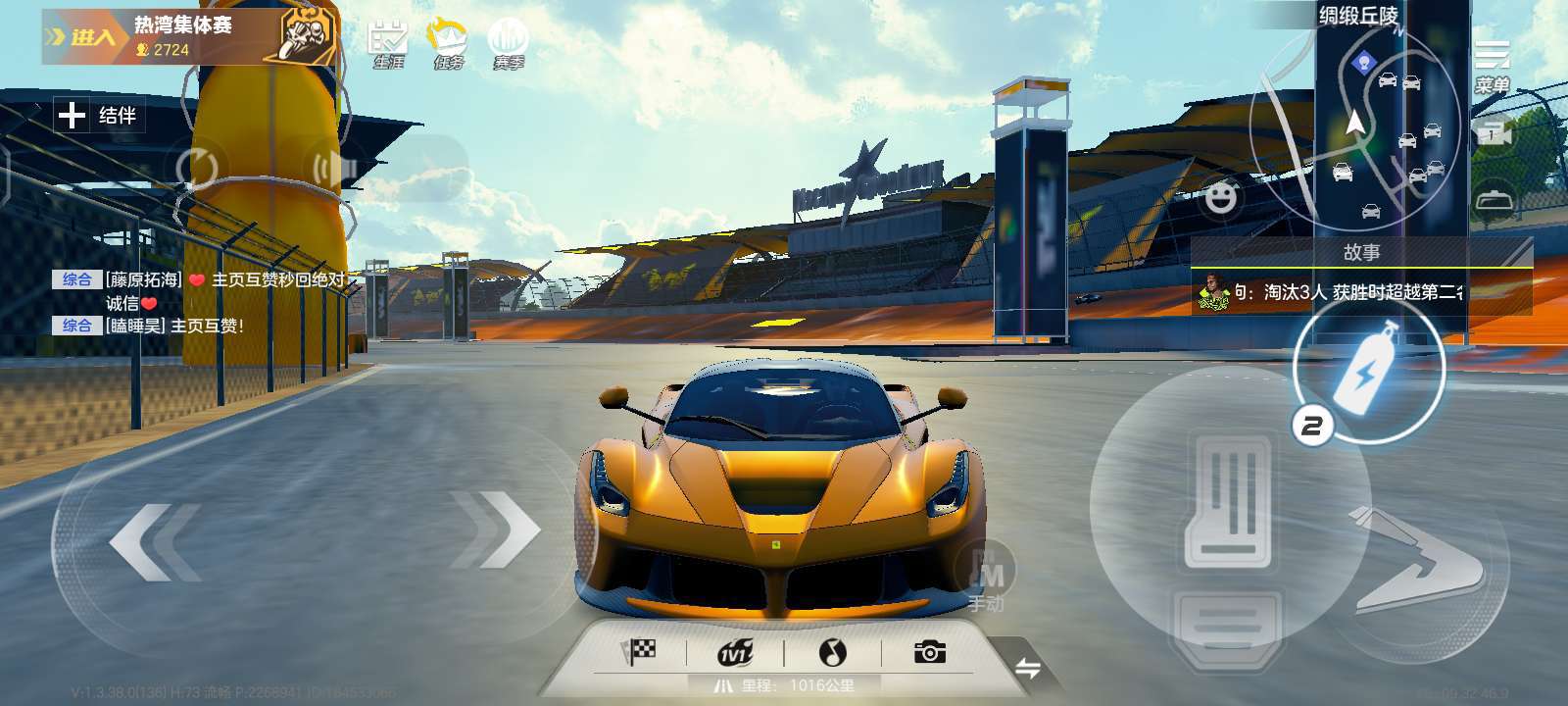Tap the rear-view mirror icon
Viewport: 1568px width, 706px height.
1494,199
